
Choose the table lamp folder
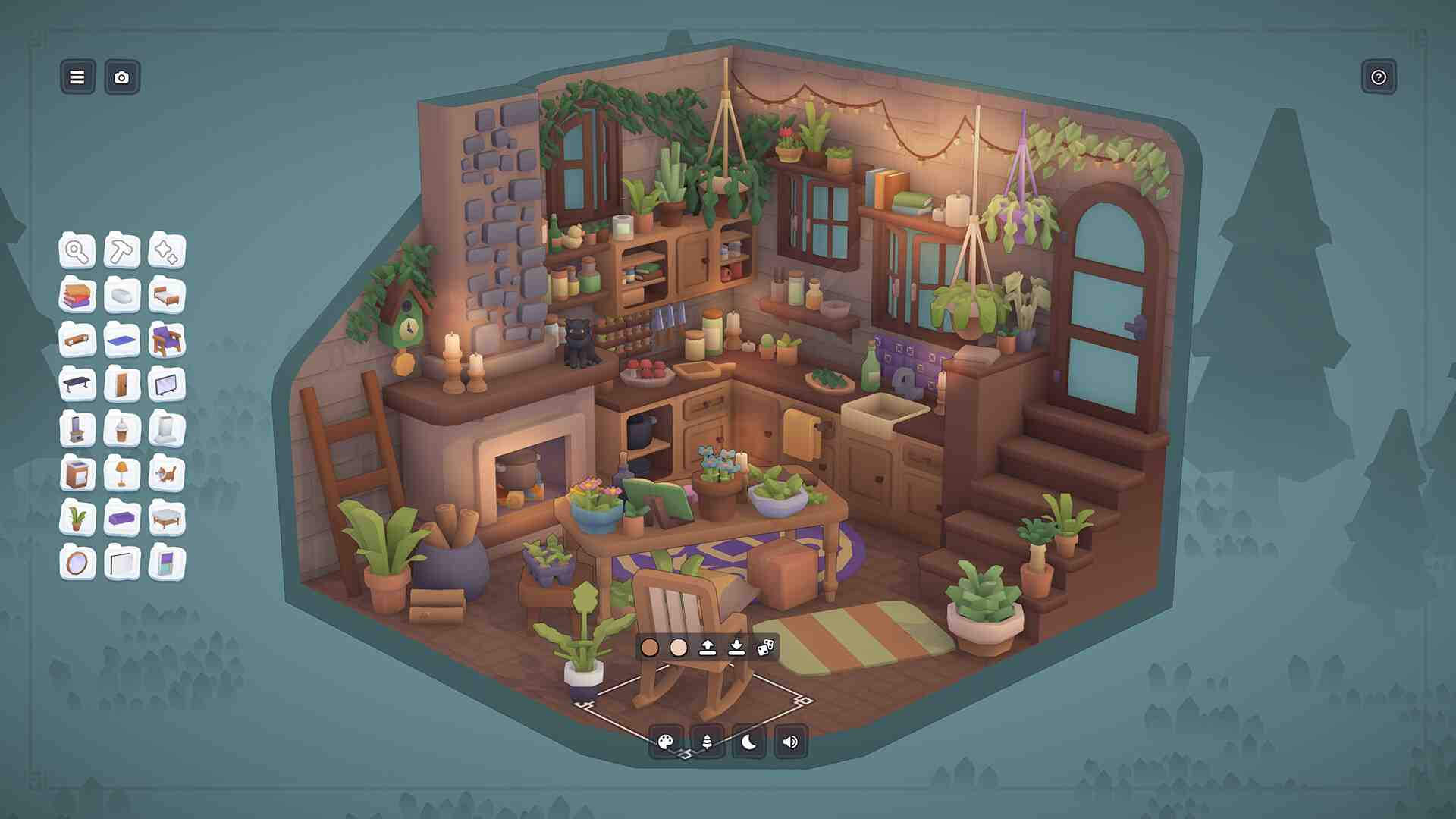click(x=121, y=475)
